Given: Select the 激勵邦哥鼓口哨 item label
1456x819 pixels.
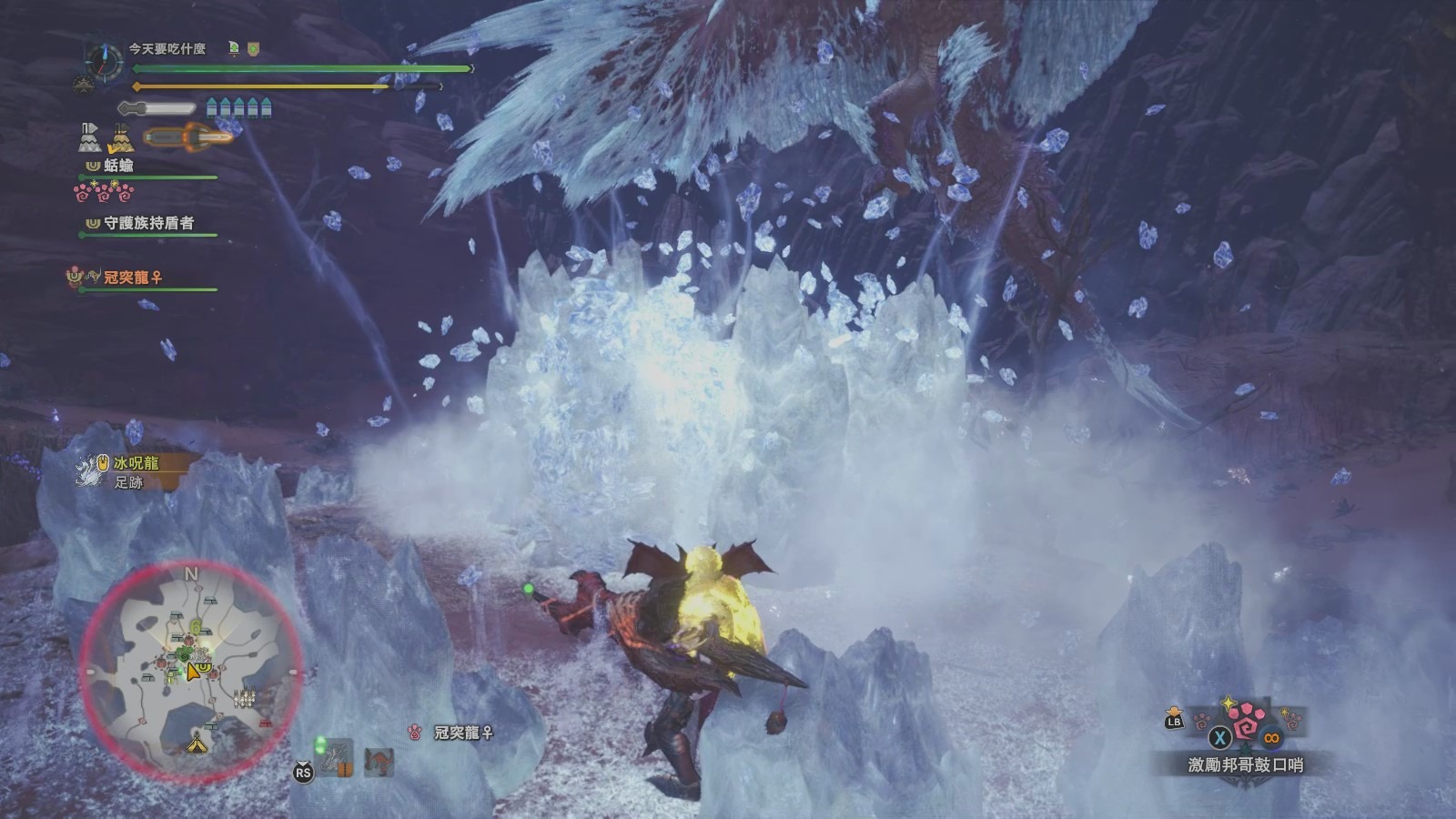Looking at the screenshot, I should [x=1245, y=765].
